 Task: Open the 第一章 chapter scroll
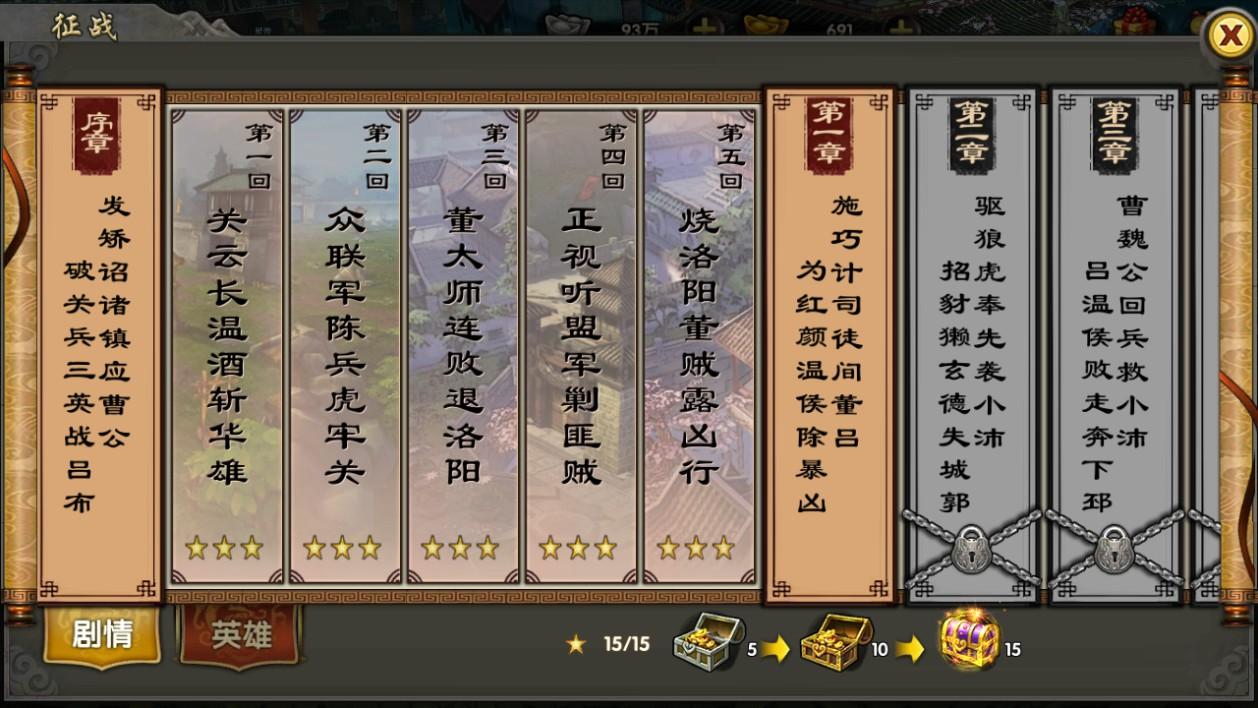click(x=829, y=340)
